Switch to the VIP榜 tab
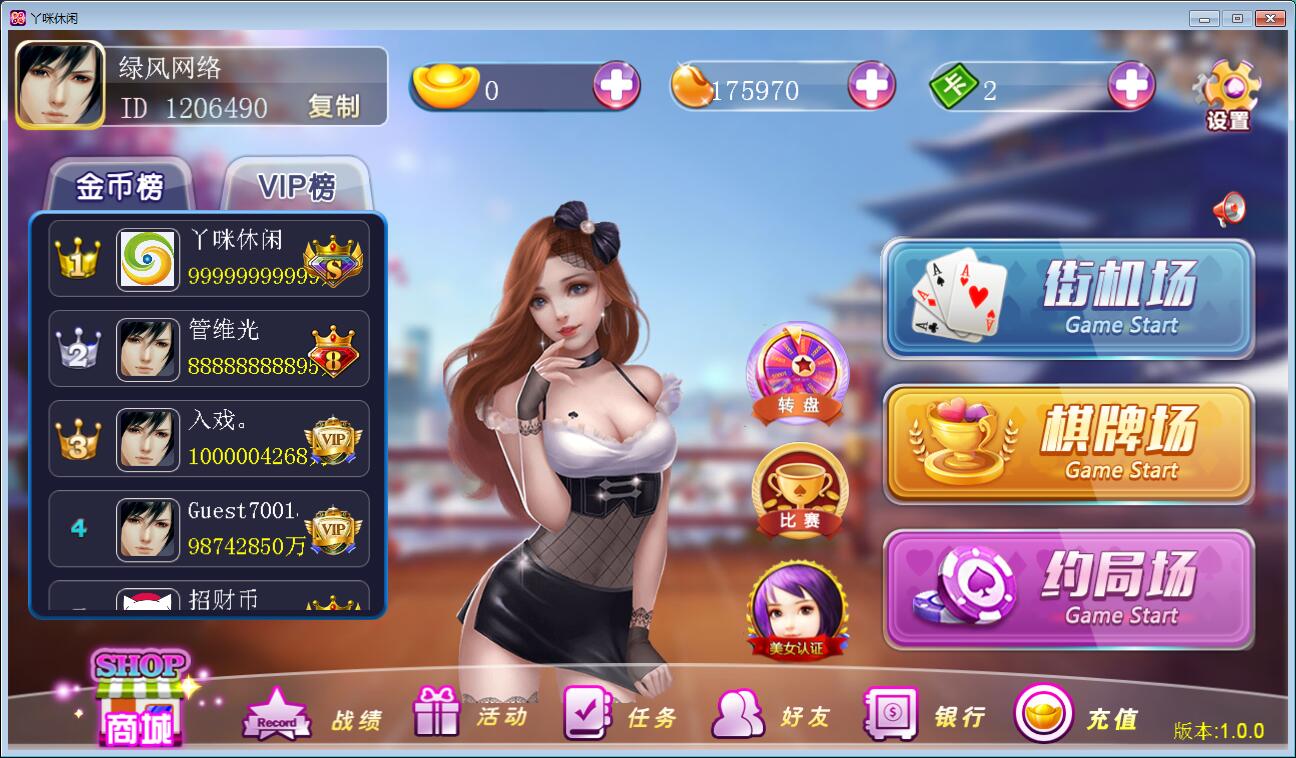The image size is (1296, 758). 297,186
